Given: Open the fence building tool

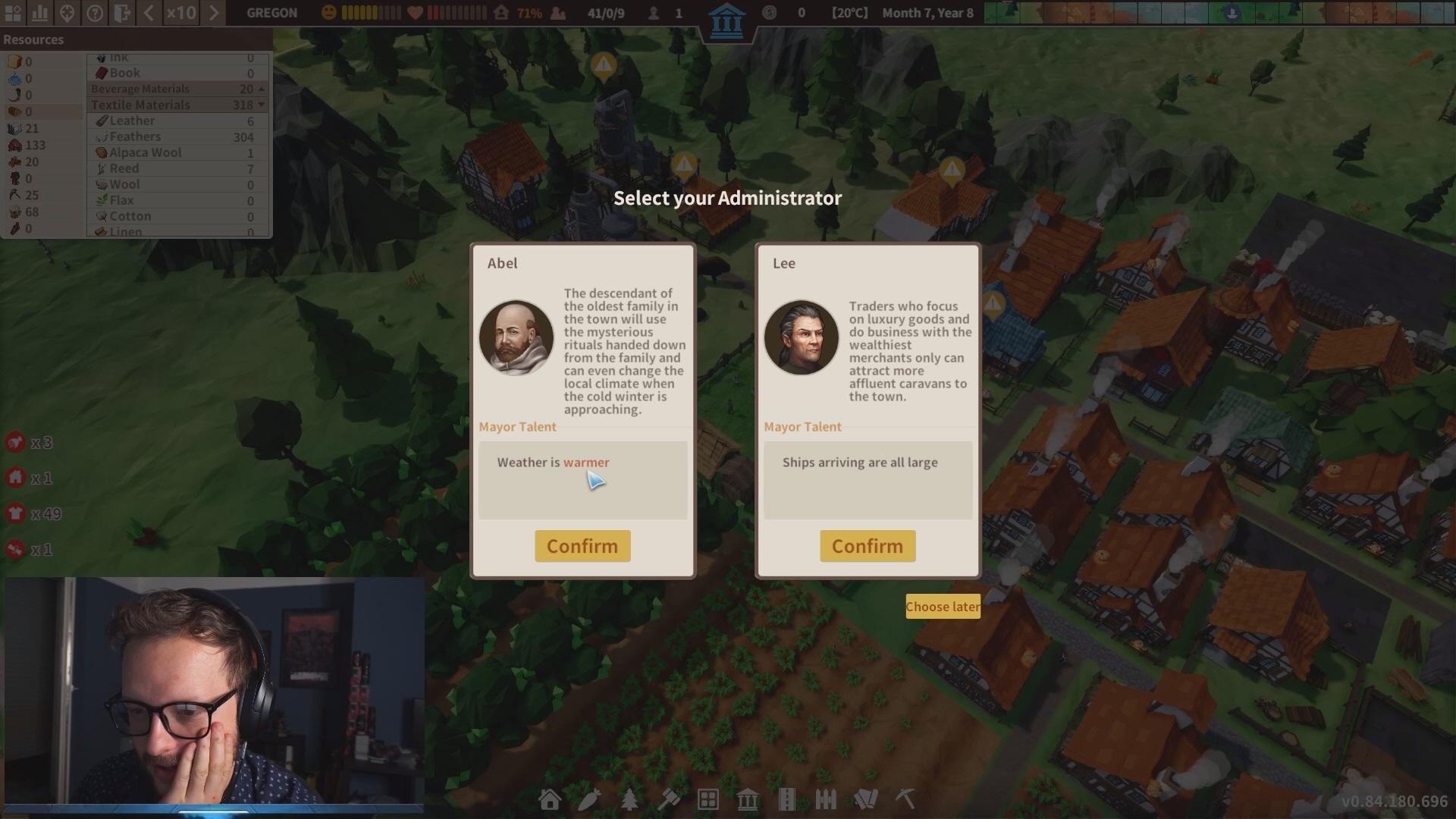Looking at the screenshot, I should 826,799.
